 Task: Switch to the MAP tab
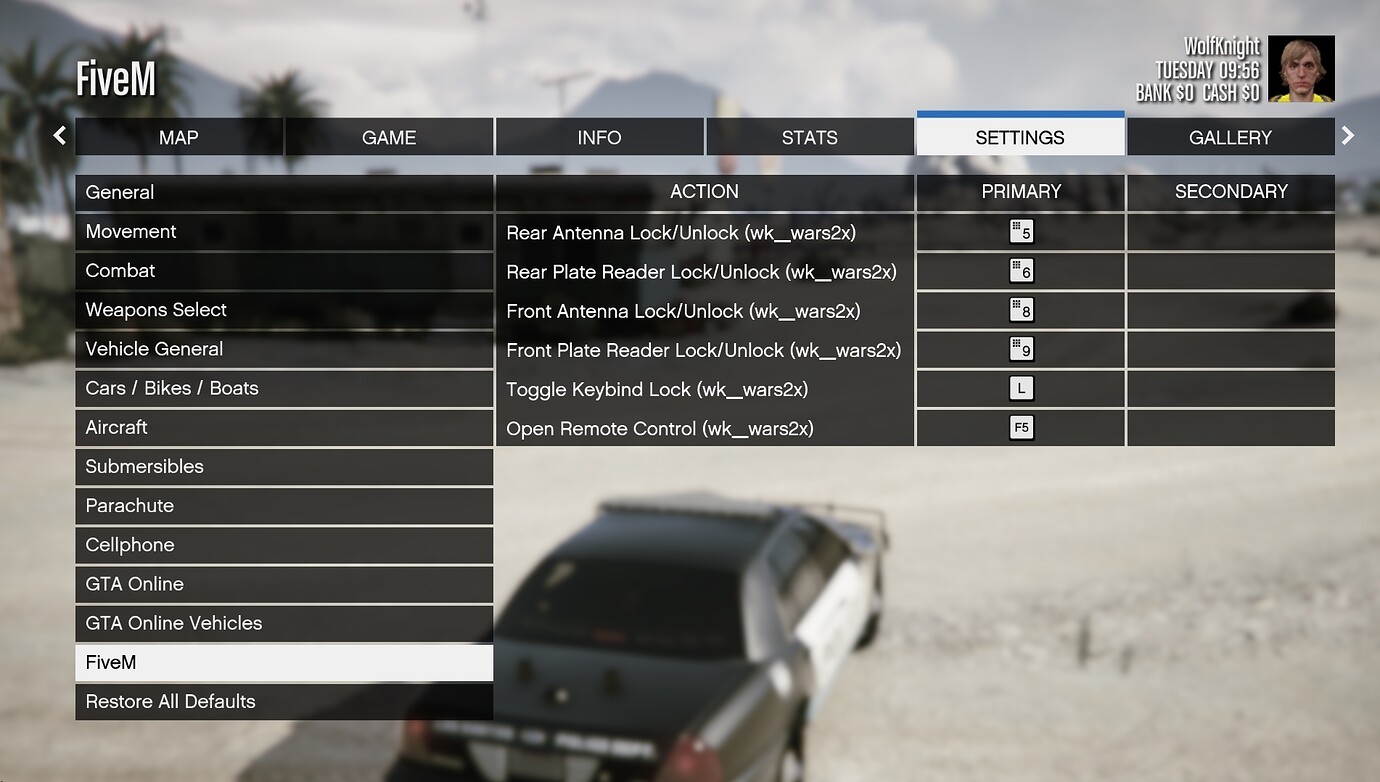point(179,137)
